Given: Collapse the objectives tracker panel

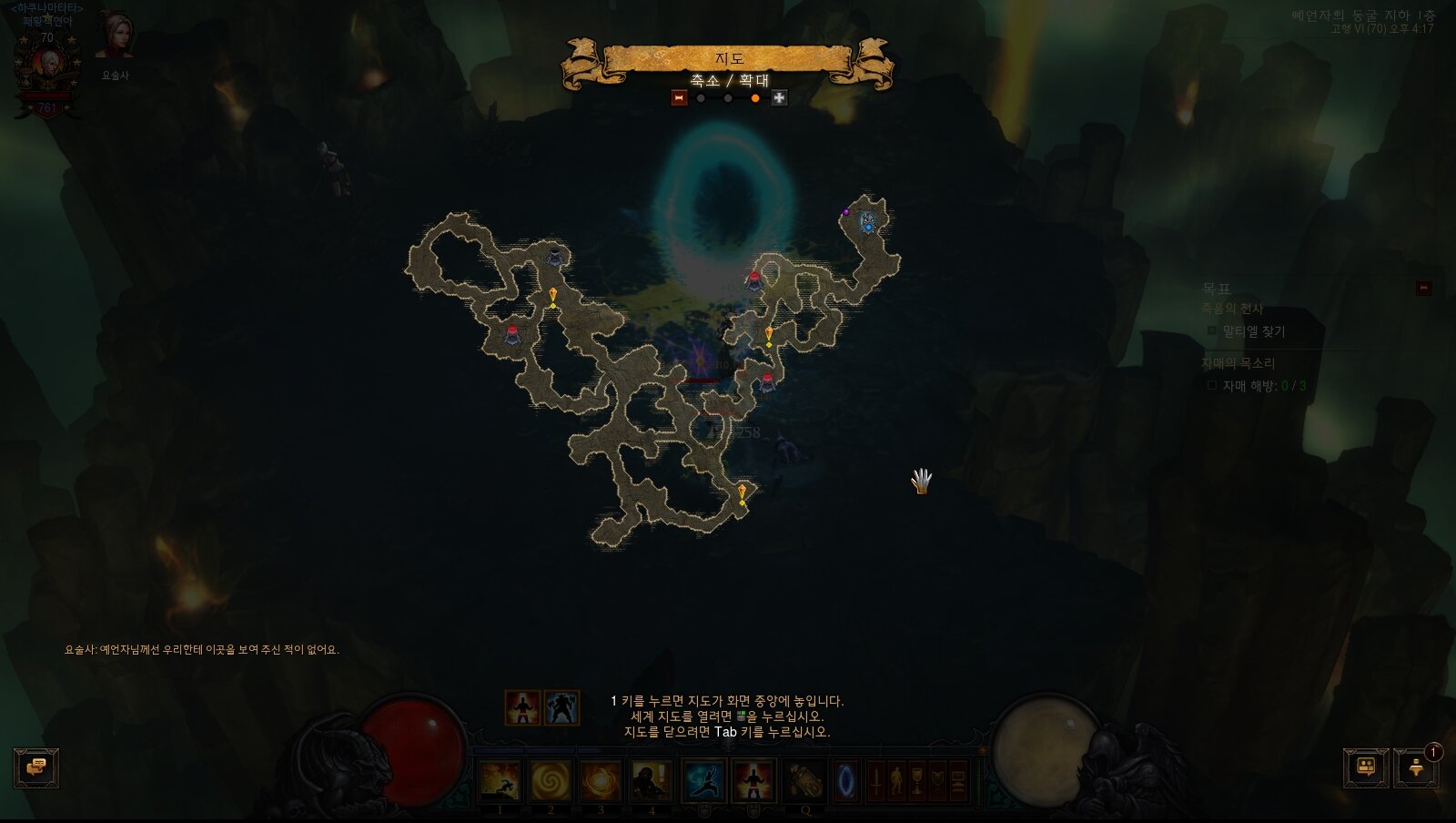Looking at the screenshot, I should (1423, 289).
